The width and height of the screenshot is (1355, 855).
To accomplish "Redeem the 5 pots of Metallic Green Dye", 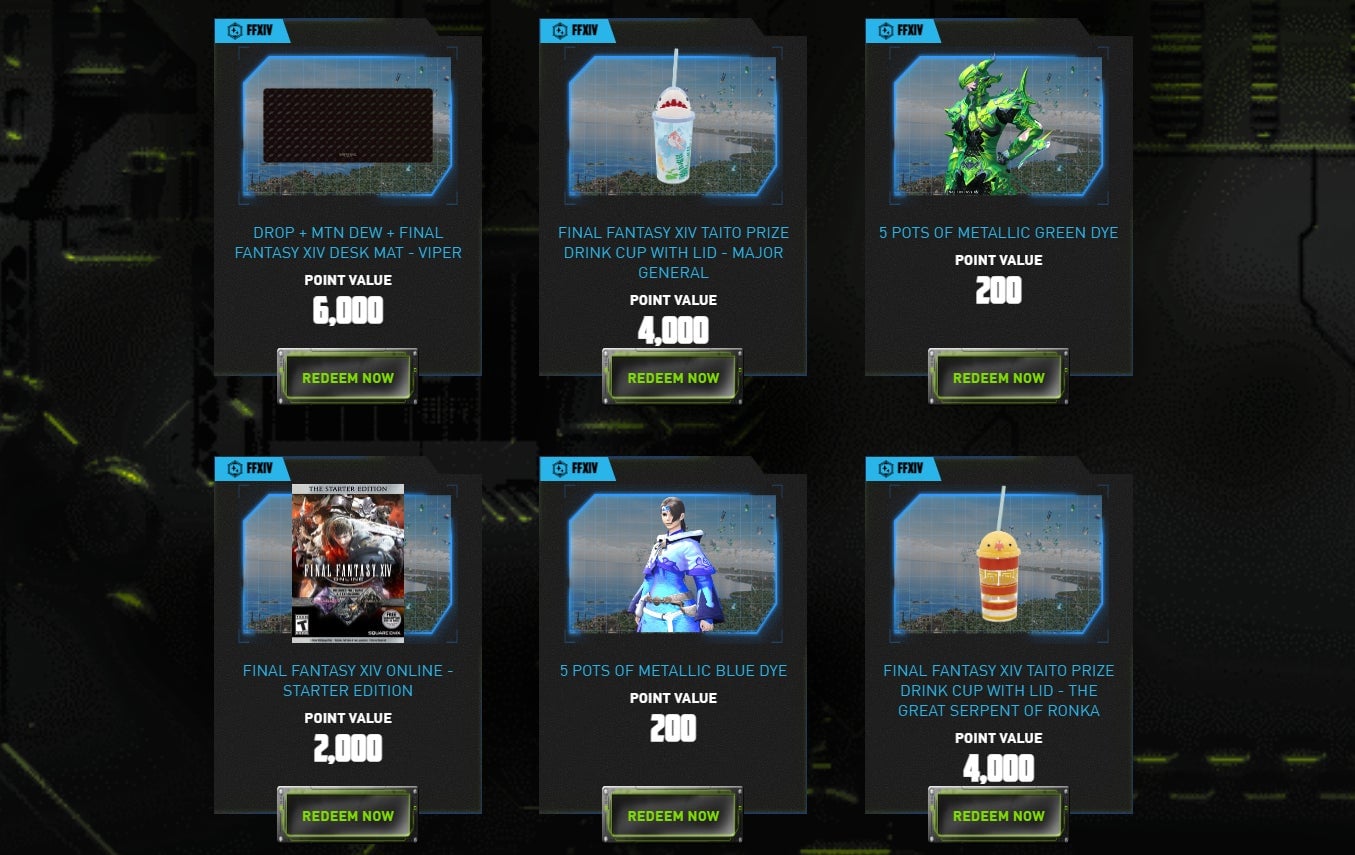I will 997,377.
